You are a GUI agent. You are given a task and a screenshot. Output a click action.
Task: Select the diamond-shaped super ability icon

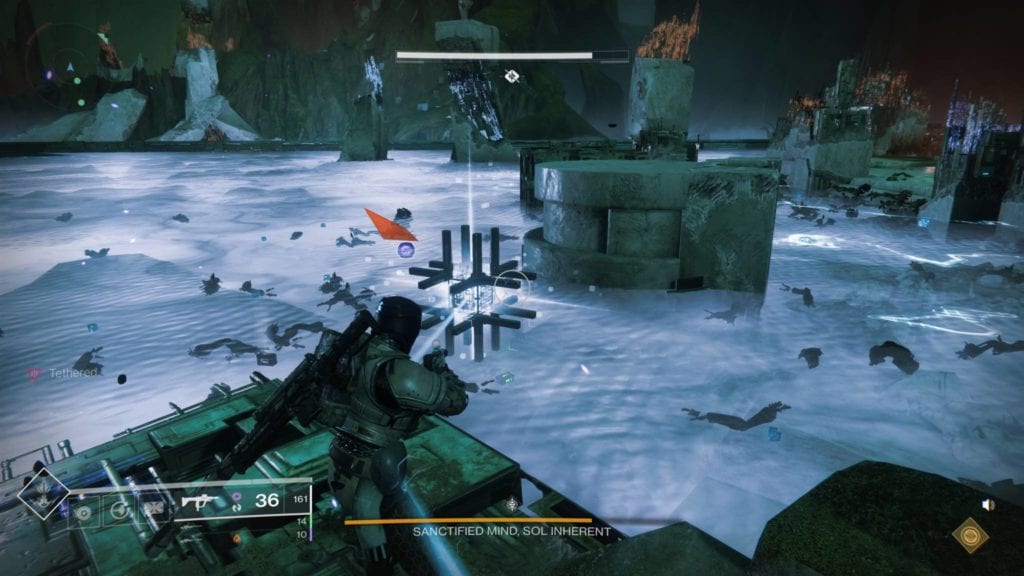[44, 492]
